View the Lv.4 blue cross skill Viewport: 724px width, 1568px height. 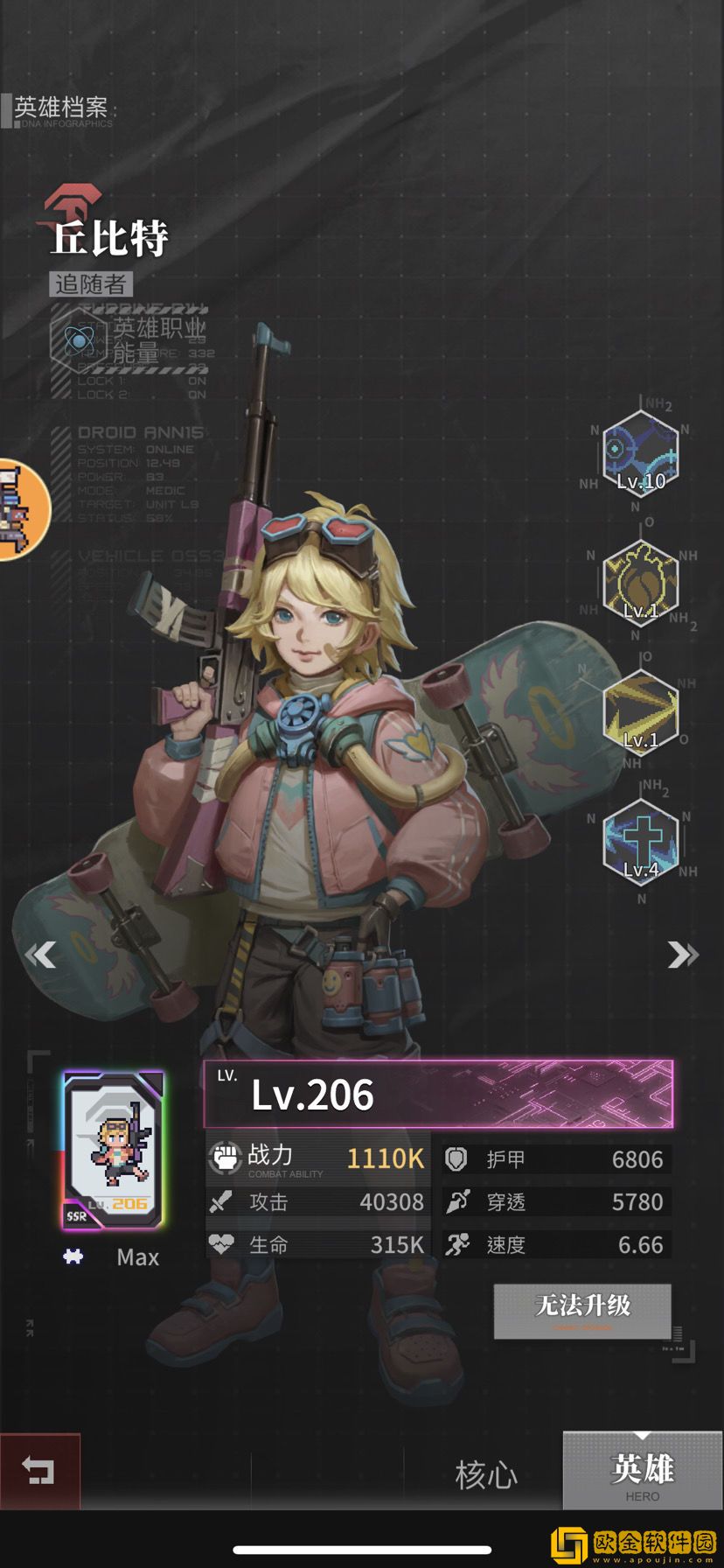click(x=641, y=843)
